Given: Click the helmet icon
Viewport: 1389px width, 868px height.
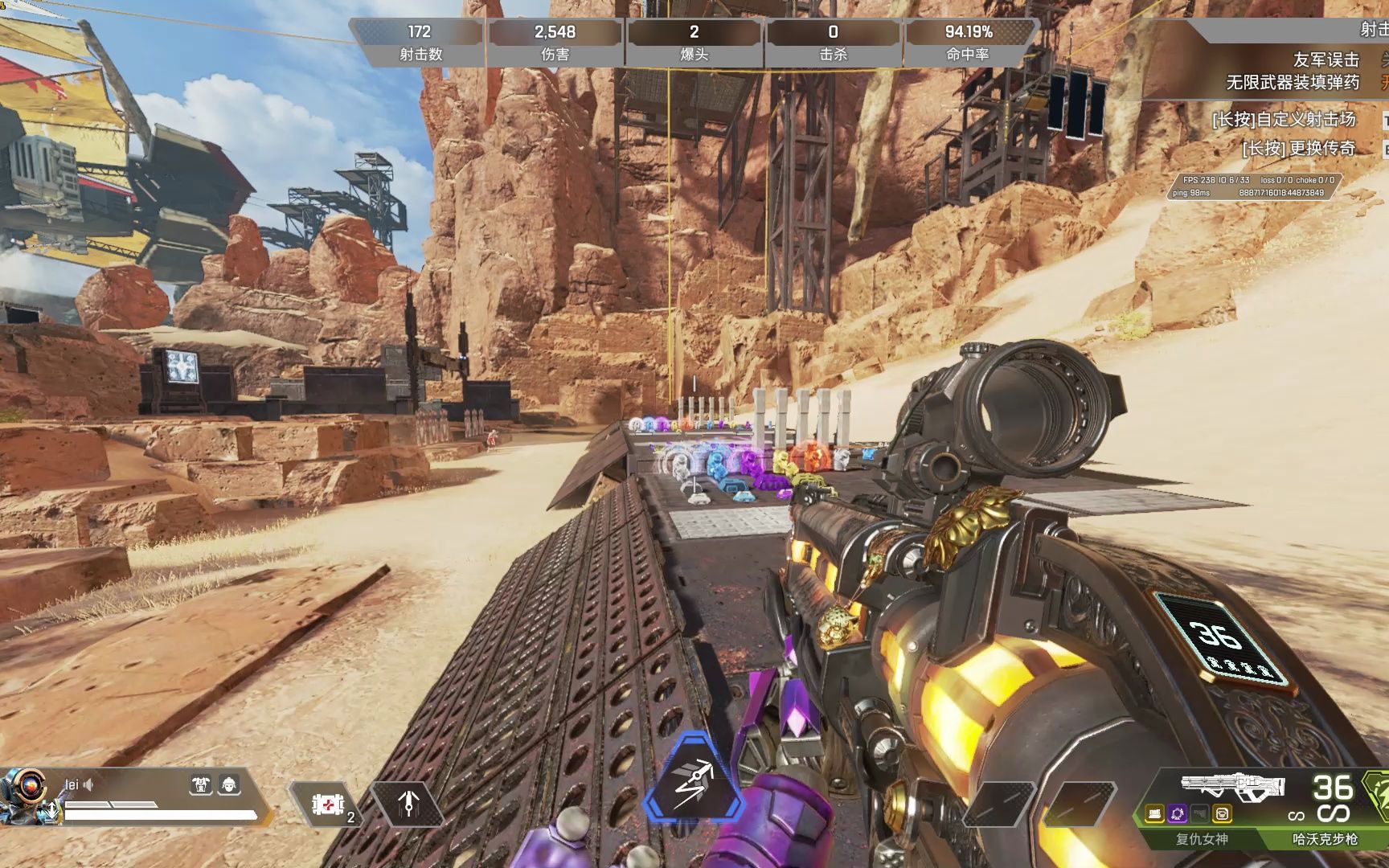Looking at the screenshot, I should (229, 784).
